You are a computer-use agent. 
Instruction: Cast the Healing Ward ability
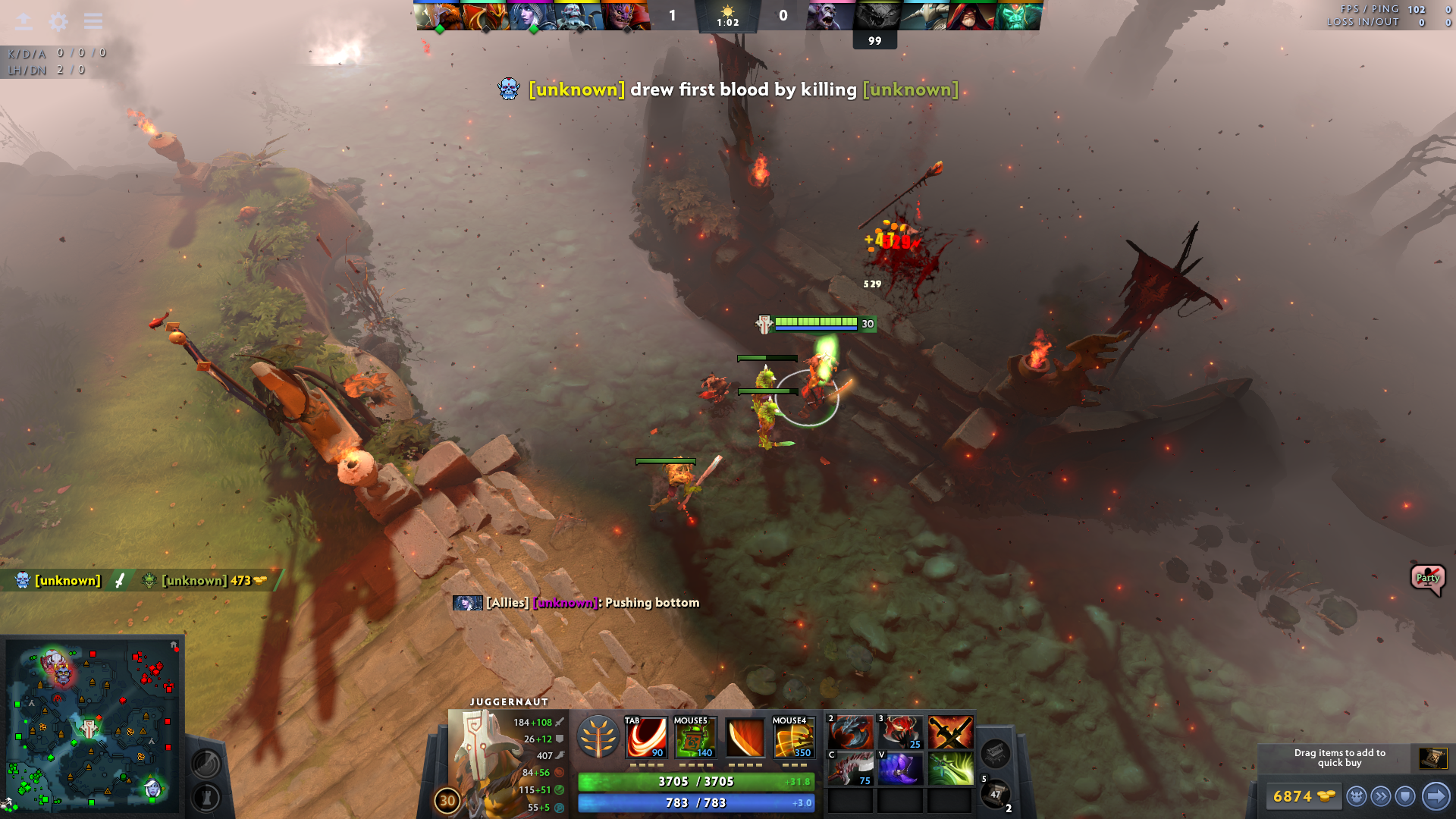click(695, 737)
